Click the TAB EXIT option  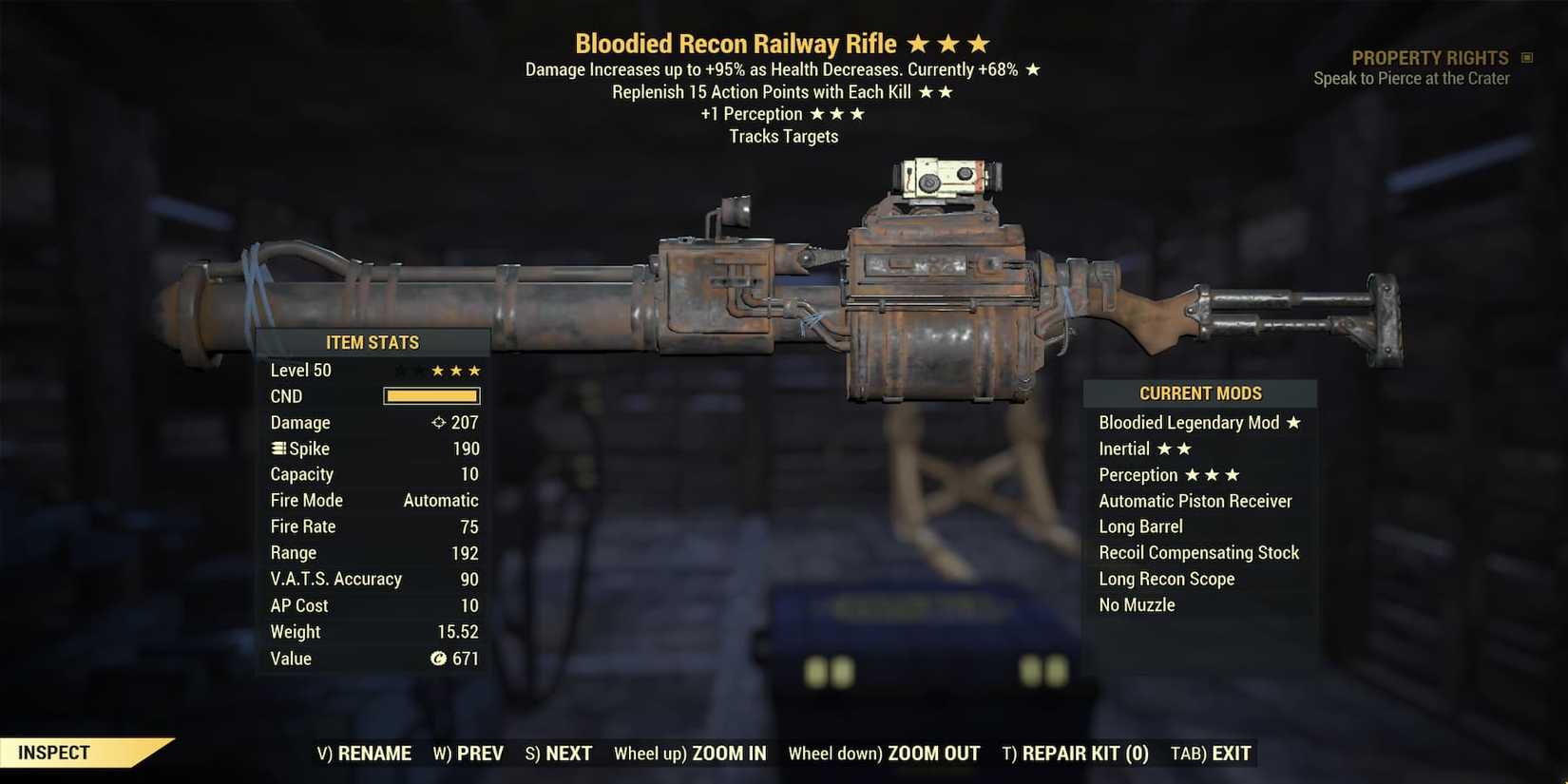[x=1209, y=753]
